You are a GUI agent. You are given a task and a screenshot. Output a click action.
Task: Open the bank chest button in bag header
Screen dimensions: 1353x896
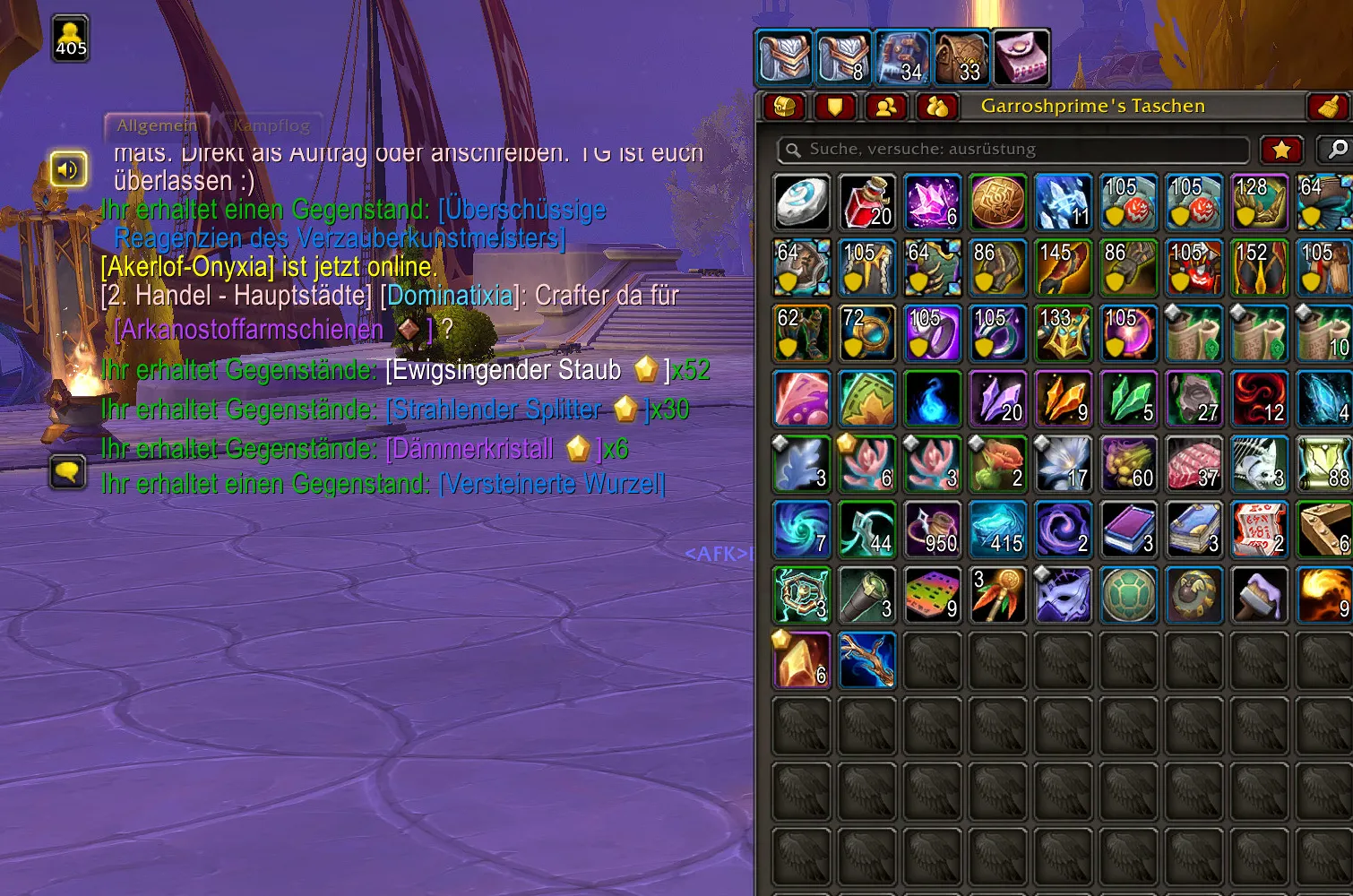tap(784, 107)
